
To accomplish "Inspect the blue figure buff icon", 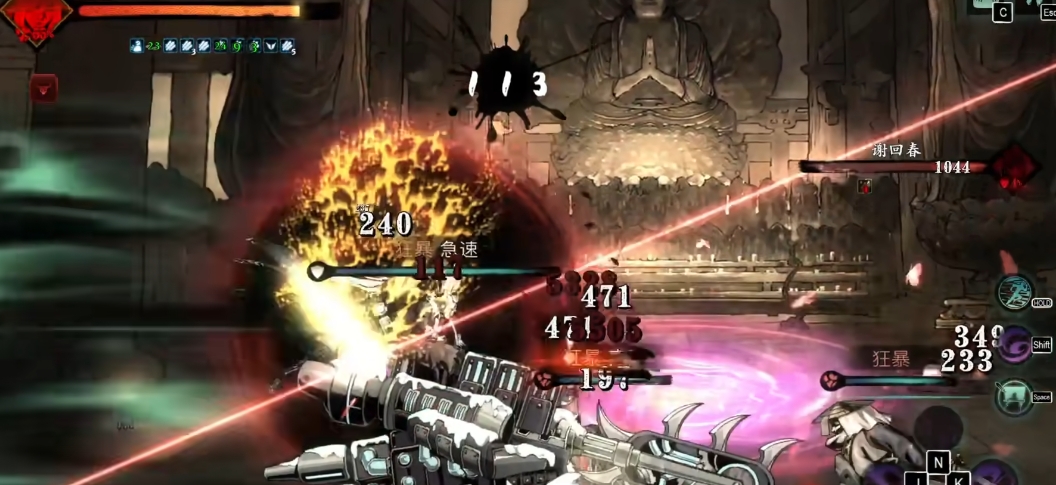I will 137,46.
